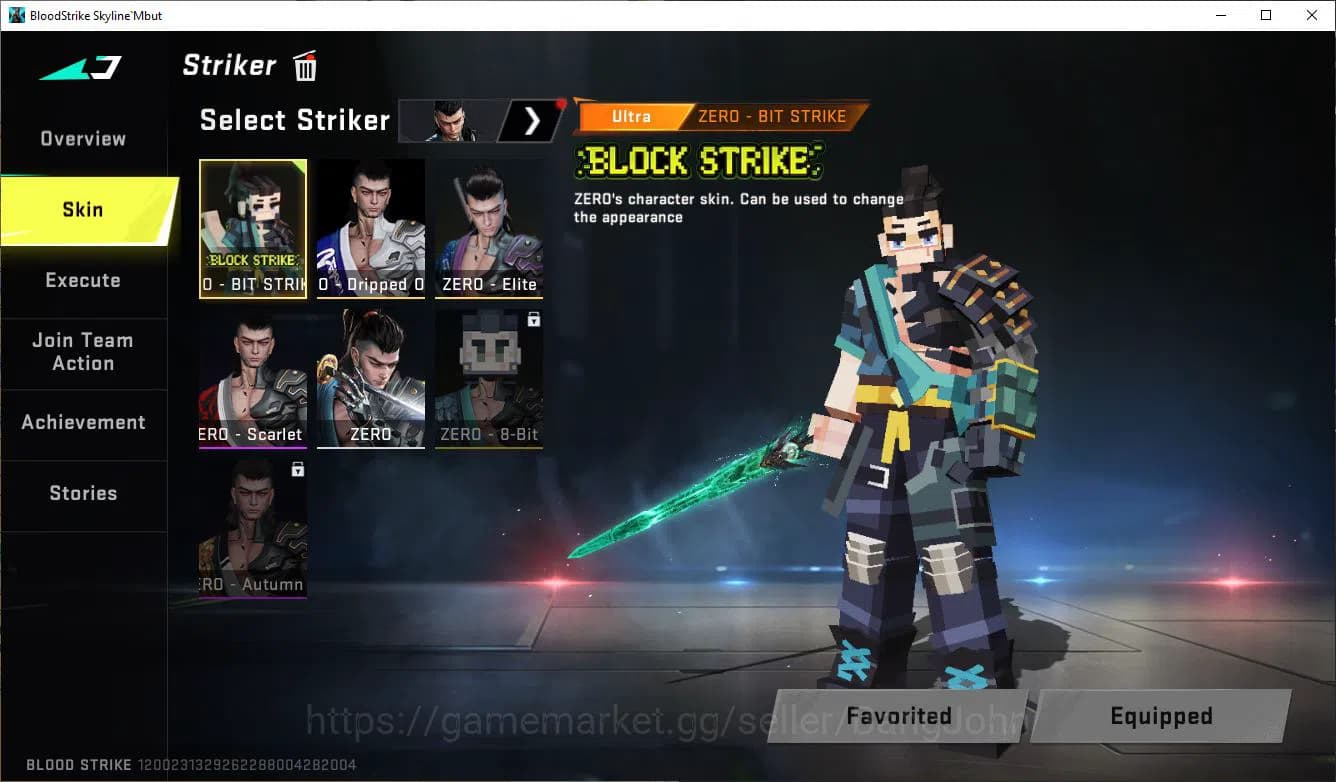Open the Achievement section

[83, 422]
